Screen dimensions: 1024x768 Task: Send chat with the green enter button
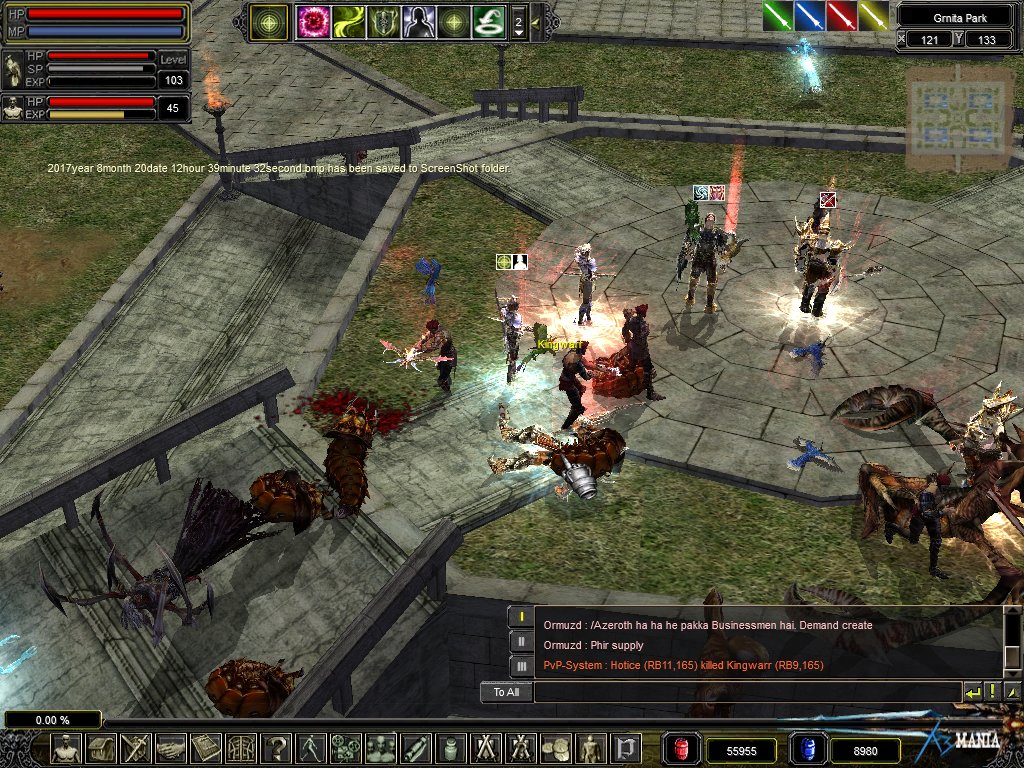point(972,692)
